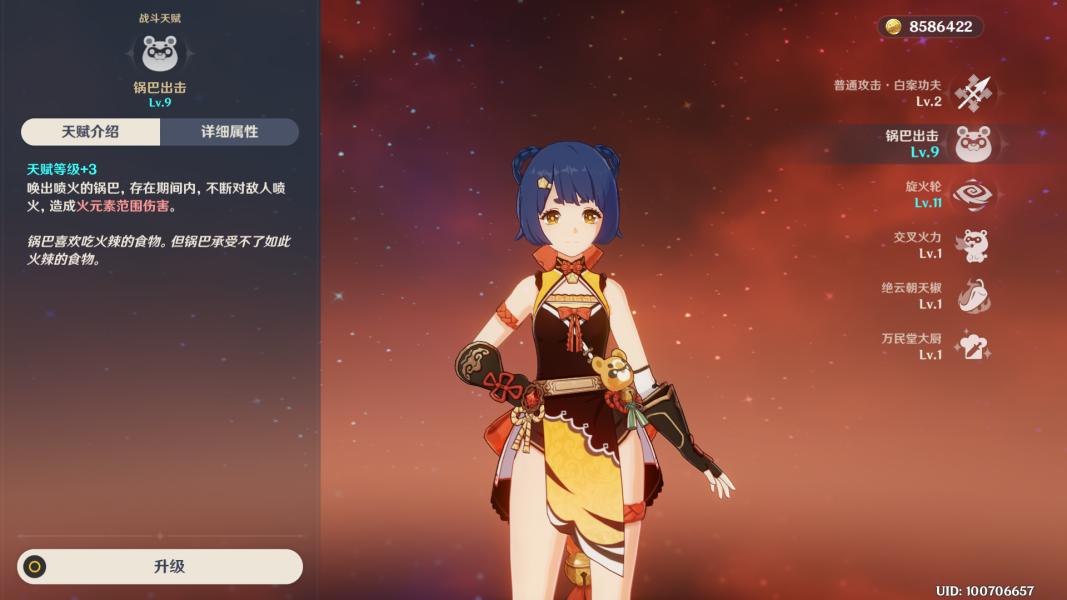The height and width of the screenshot is (600, 1067).
Task: Switch to the 天赋介绍 tab
Action: pos(90,132)
